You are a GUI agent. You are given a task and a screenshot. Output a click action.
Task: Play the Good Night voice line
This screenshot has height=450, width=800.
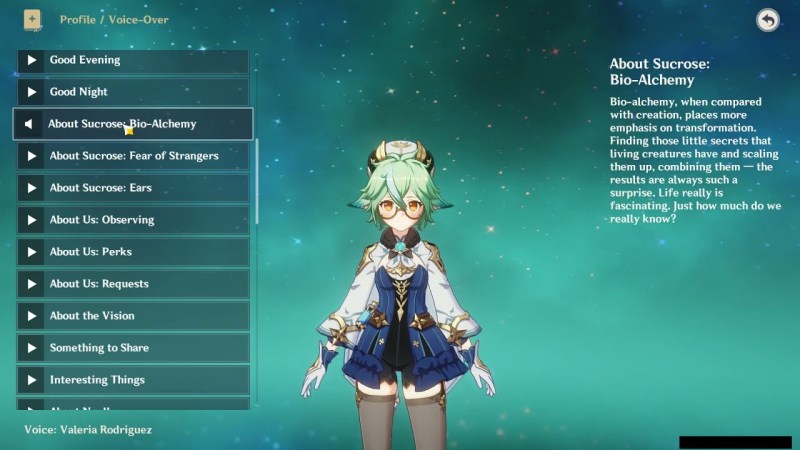coord(132,92)
